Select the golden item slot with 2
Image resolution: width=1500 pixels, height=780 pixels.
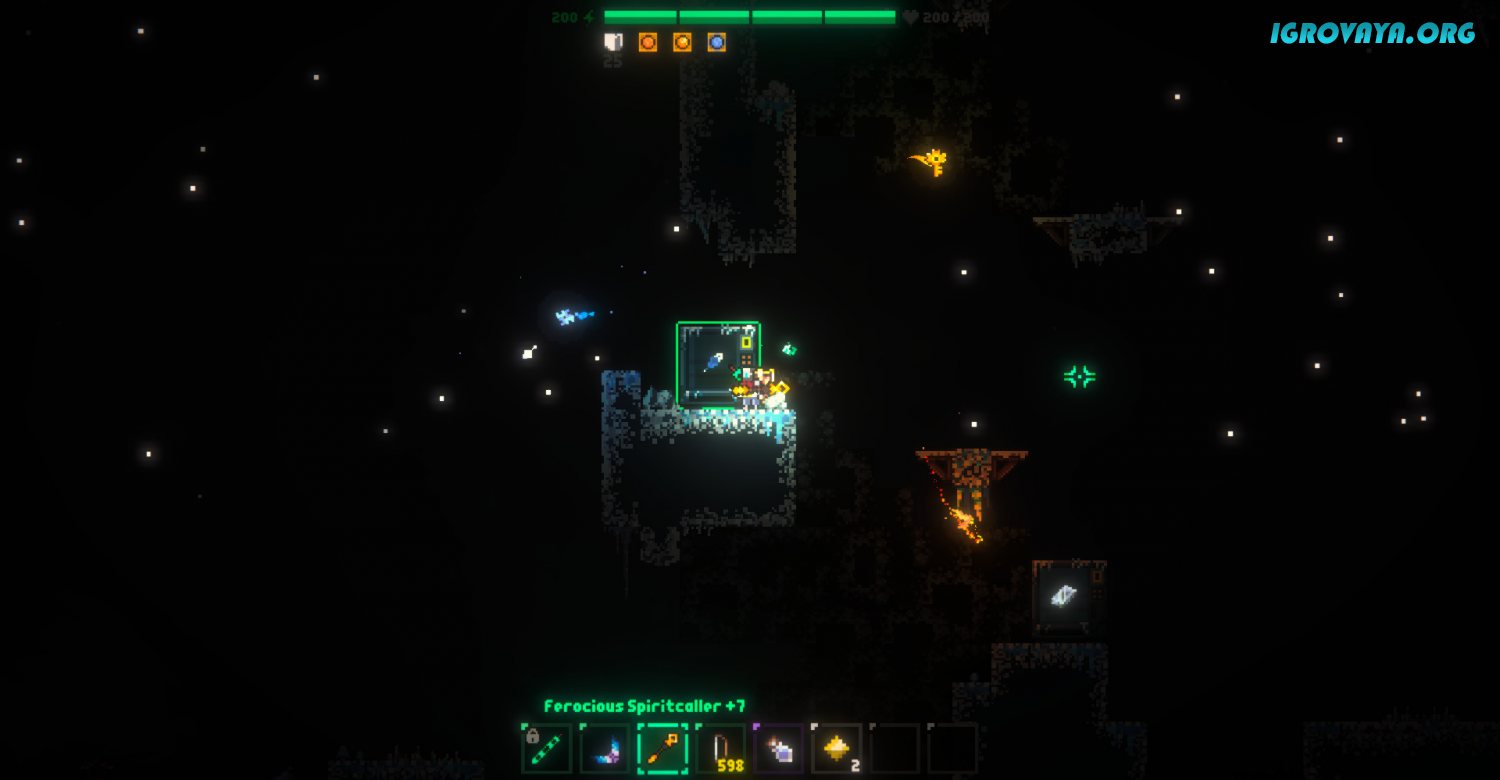click(836, 749)
